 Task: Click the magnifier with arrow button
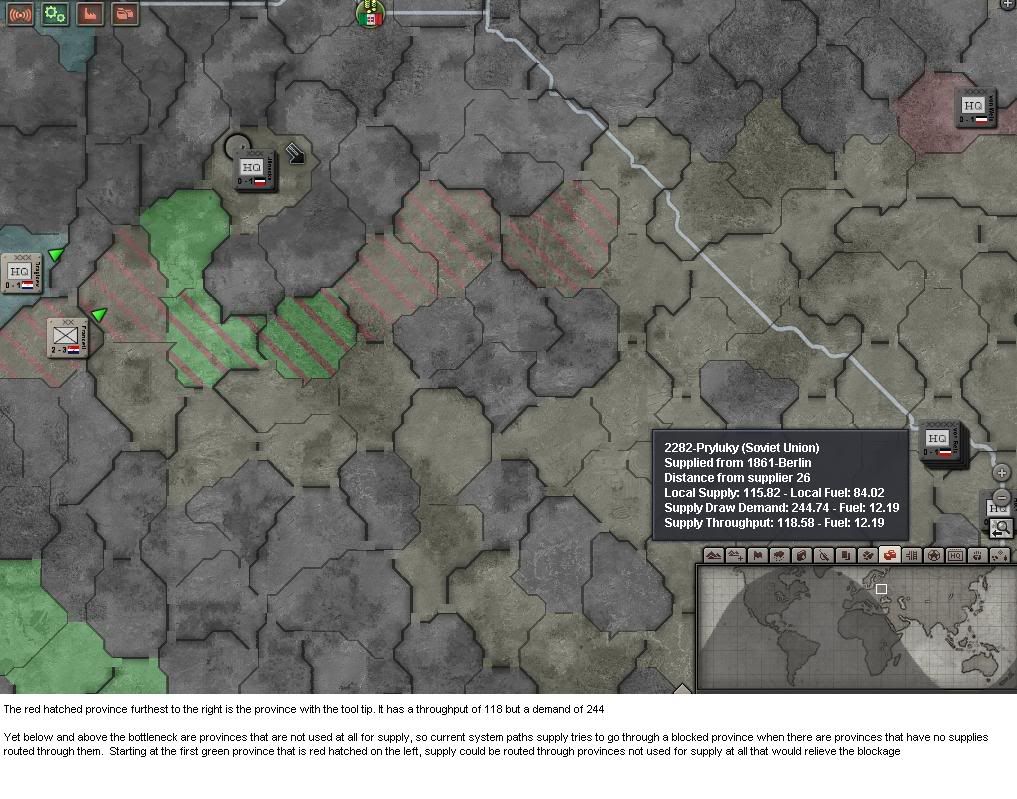[x=1001, y=527]
